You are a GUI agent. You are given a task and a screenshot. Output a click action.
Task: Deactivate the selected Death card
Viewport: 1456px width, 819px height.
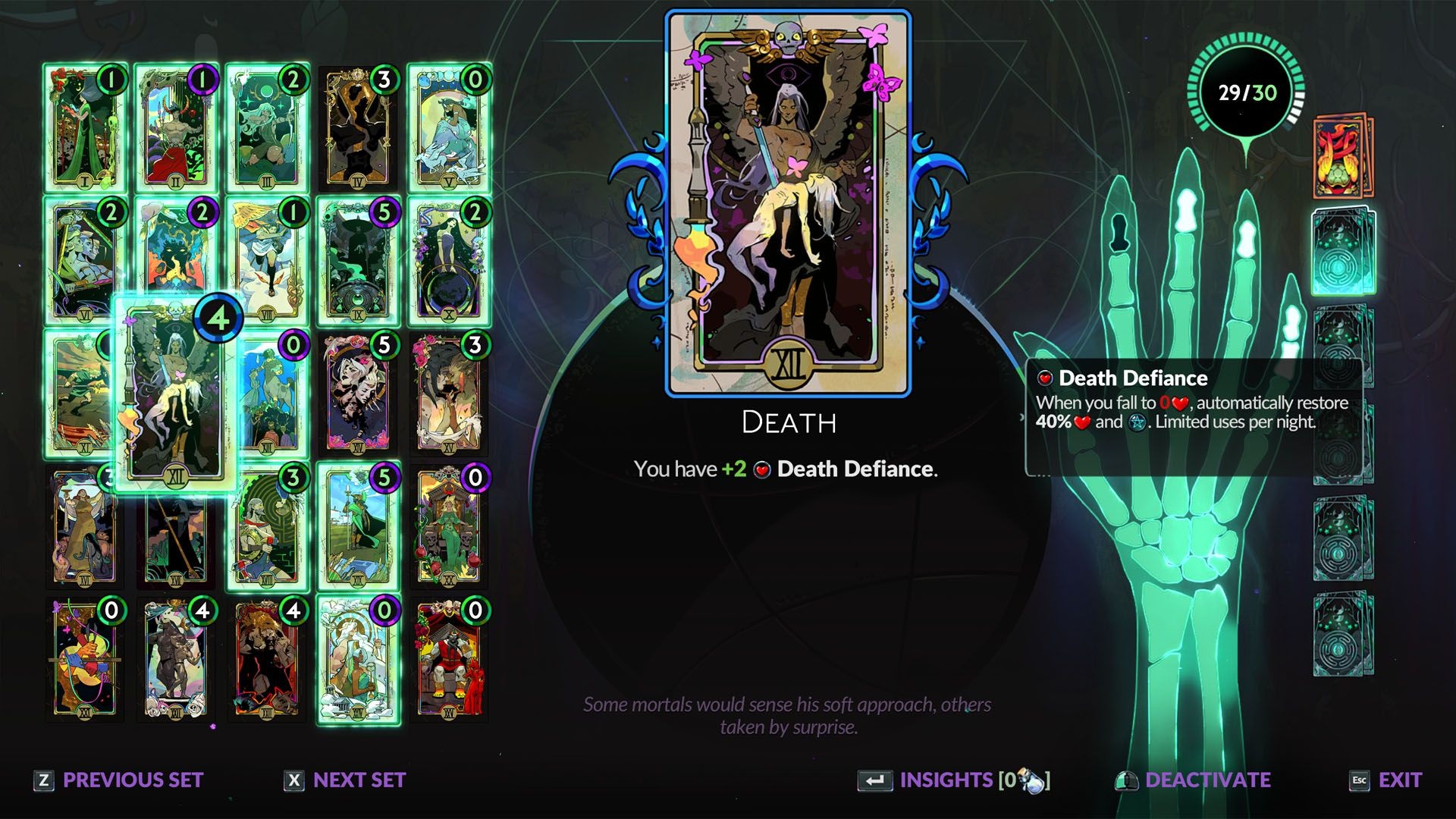[1194, 780]
